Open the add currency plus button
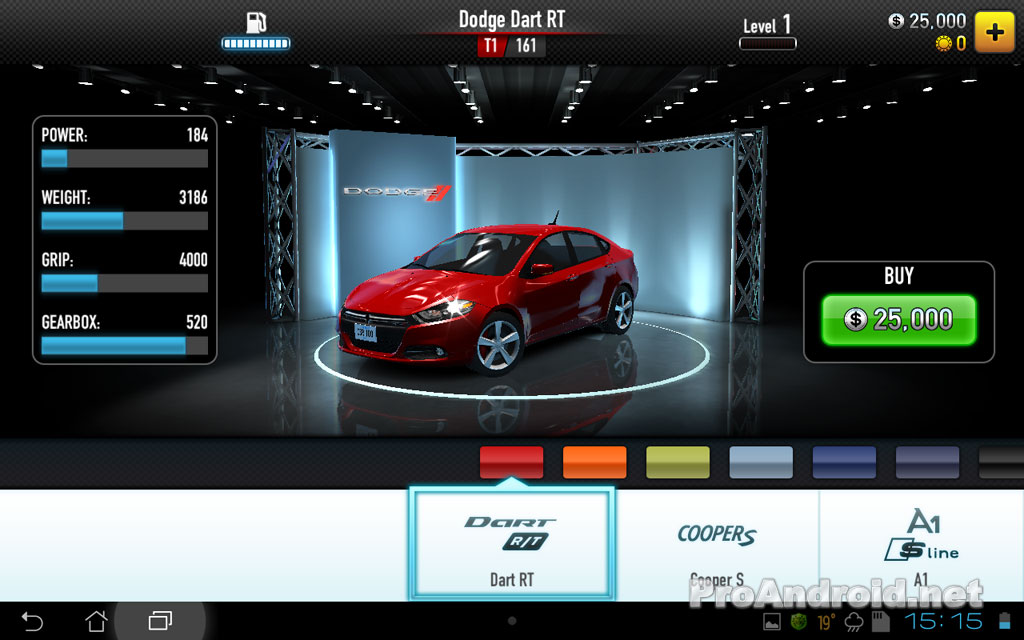This screenshot has height=640, width=1024. 994,31
